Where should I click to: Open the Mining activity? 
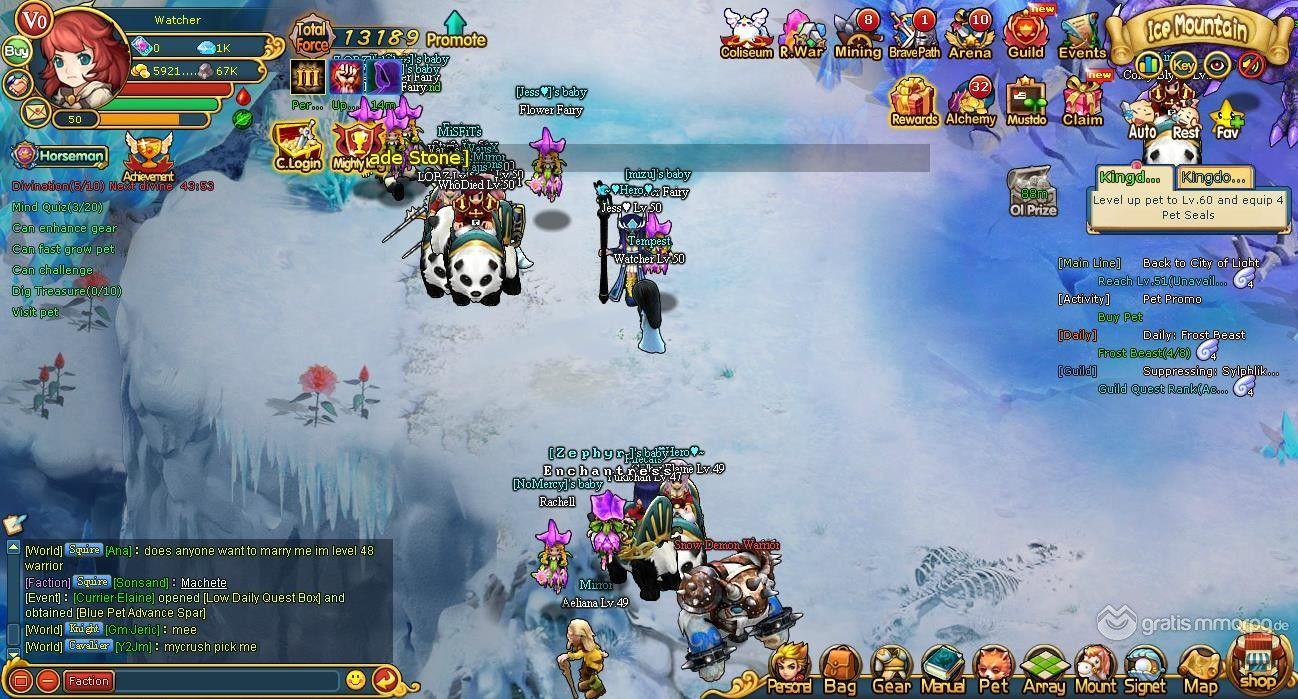[x=857, y=34]
